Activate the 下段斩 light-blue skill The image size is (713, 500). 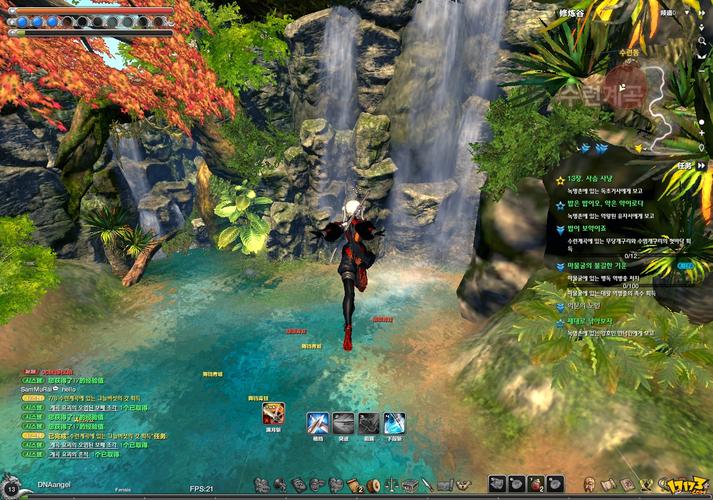click(395, 423)
